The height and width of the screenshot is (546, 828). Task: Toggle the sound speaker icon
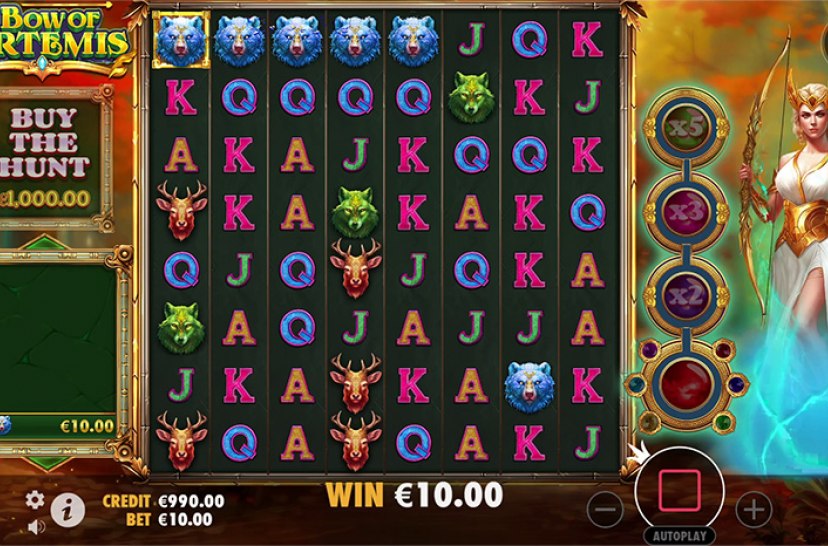pos(36,526)
